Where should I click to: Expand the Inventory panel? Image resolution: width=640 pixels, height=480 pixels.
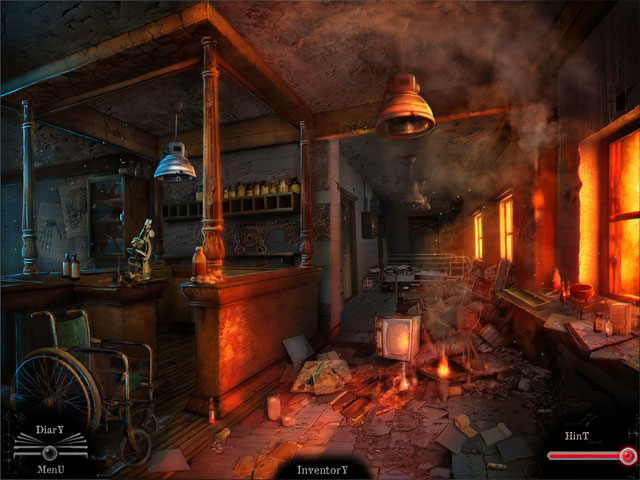[322, 469]
